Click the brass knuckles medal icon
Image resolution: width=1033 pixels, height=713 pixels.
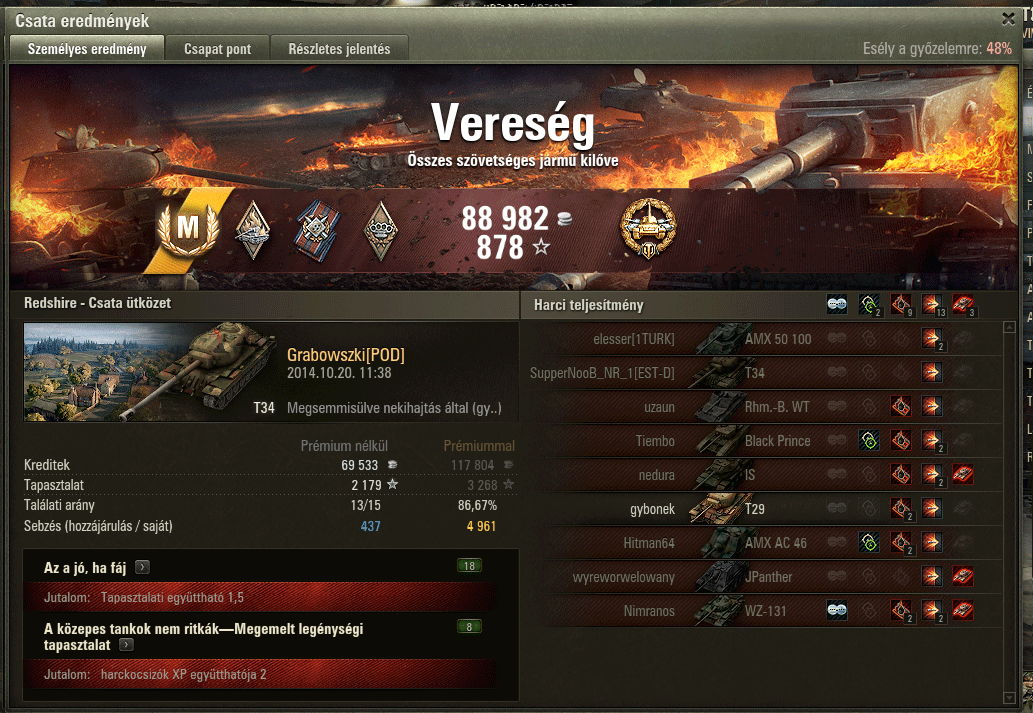[379, 229]
